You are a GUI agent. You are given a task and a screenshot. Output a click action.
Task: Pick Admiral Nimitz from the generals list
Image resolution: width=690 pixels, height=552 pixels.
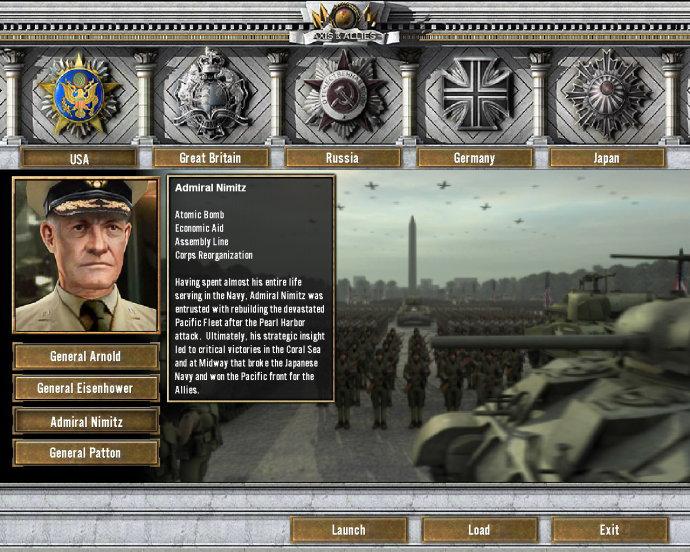(x=86, y=422)
